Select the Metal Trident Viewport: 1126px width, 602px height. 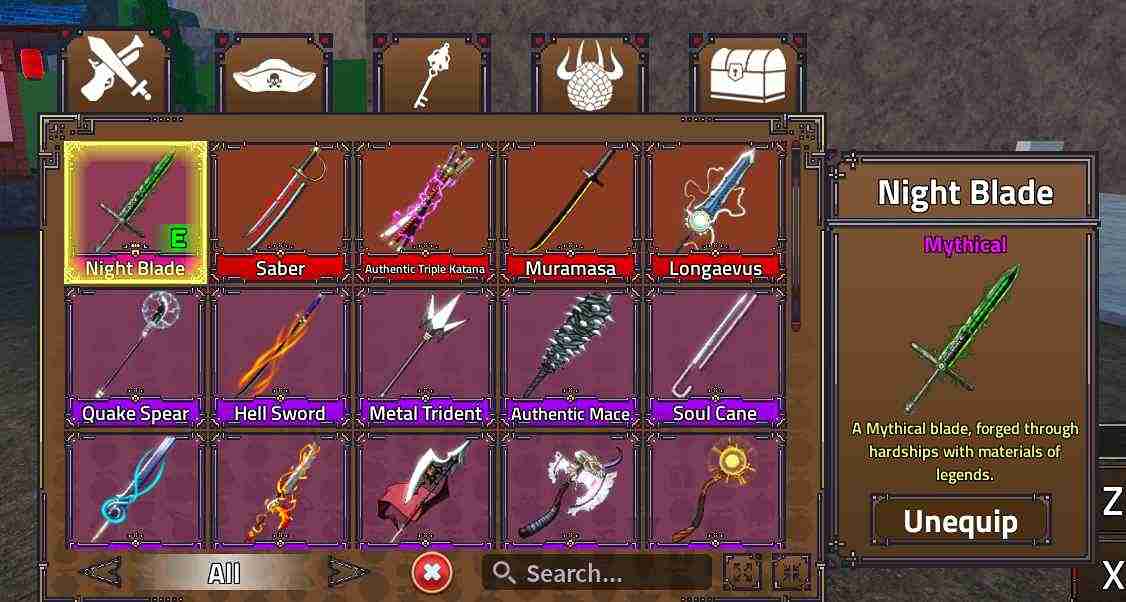pyautogui.click(x=425, y=356)
